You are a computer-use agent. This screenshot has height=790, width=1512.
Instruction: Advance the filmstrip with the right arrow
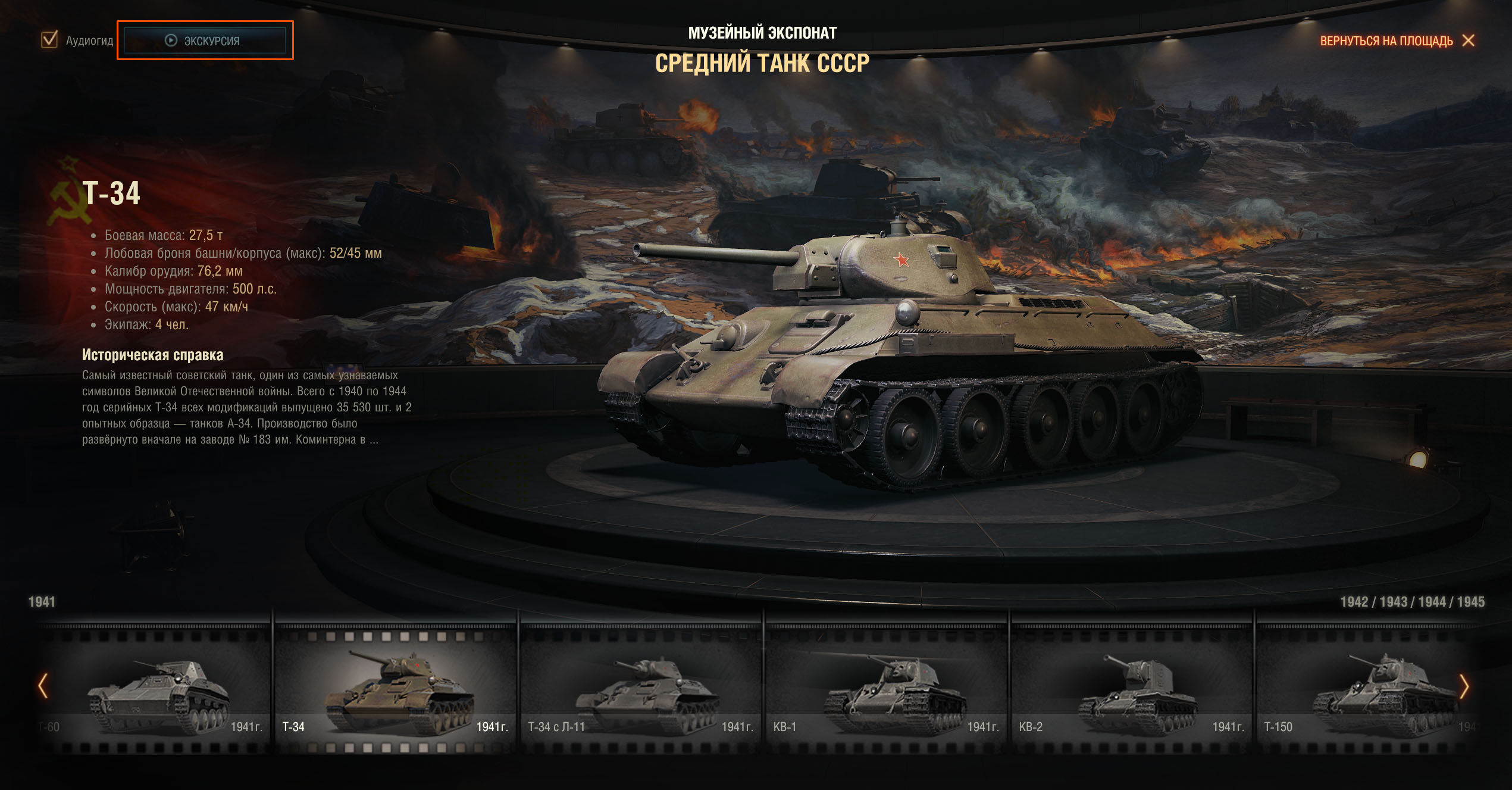[1464, 686]
